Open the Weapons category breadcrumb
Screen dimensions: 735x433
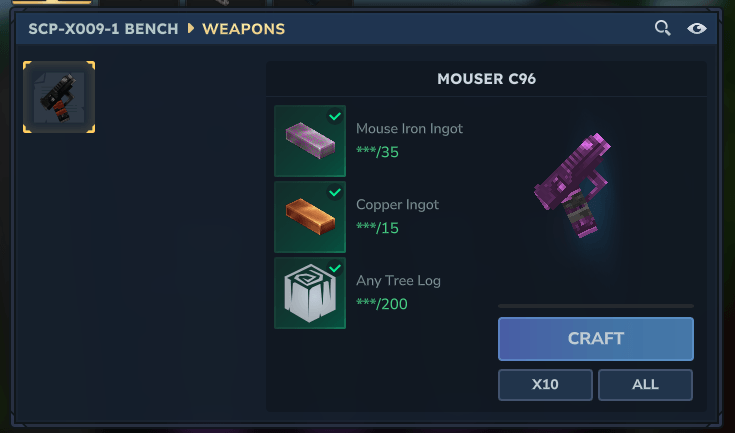point(243,28)
